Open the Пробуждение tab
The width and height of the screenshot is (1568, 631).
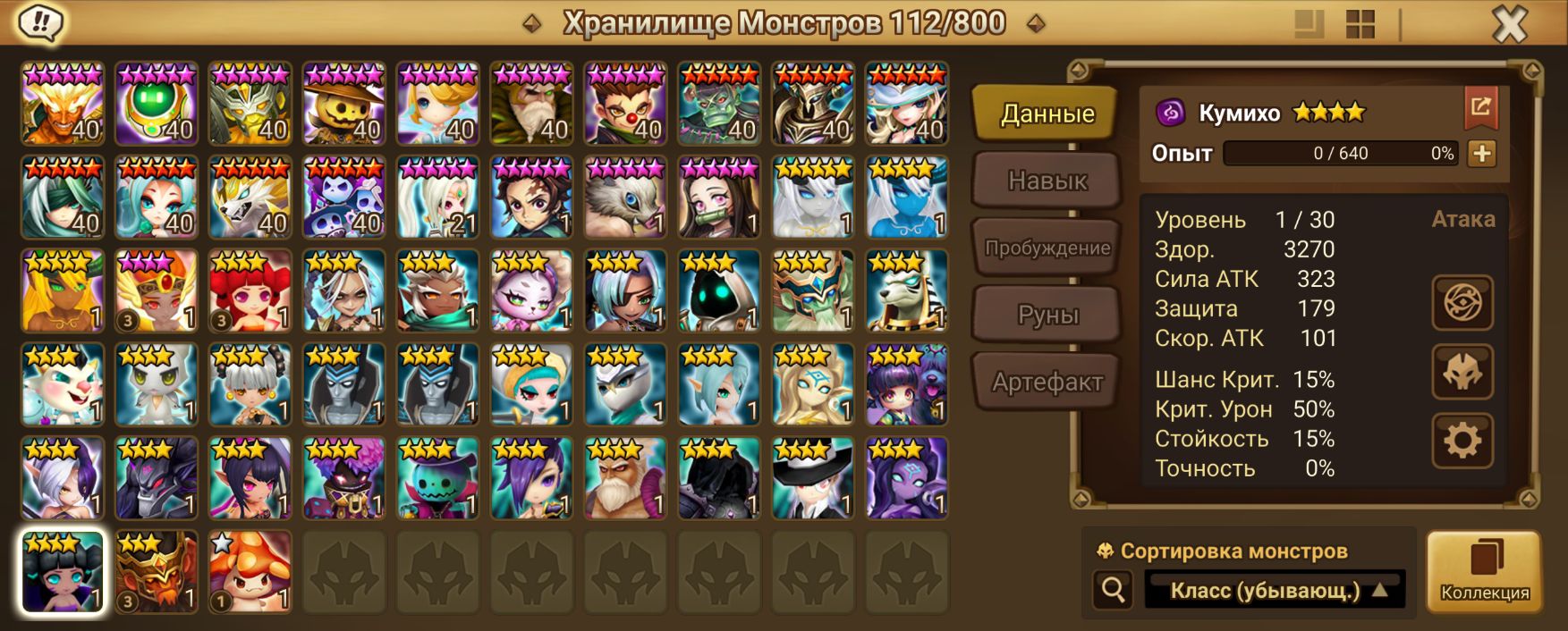[x=1047, y=248]
